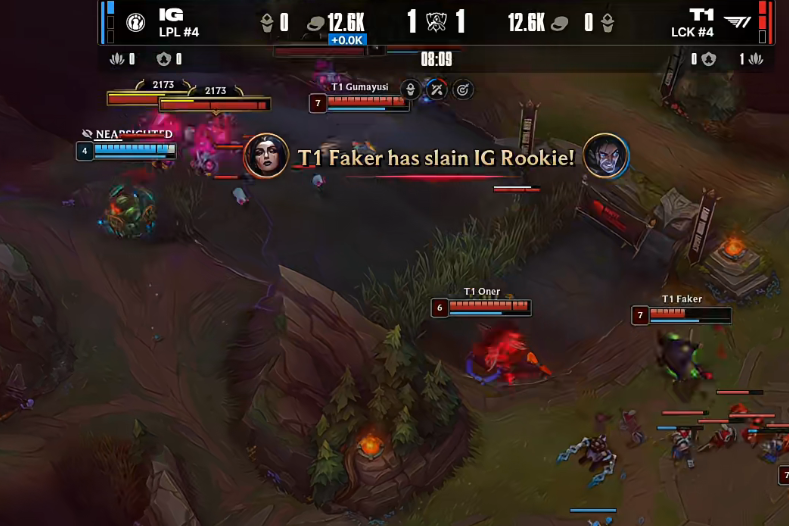Click Faker's champion portrait in kill announcement

(267, 156)
